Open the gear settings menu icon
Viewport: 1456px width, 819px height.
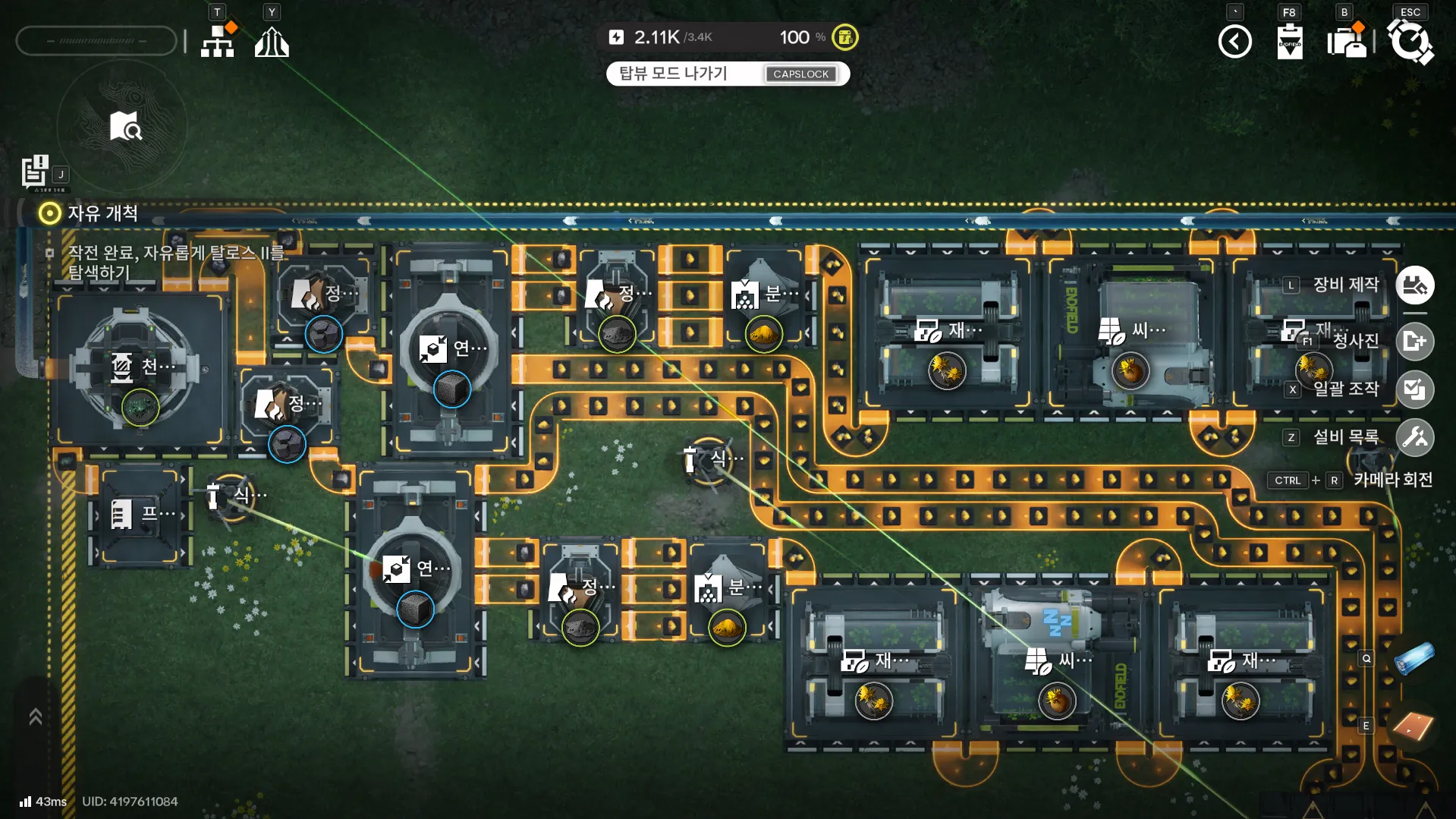click(x=1410, y=42)
